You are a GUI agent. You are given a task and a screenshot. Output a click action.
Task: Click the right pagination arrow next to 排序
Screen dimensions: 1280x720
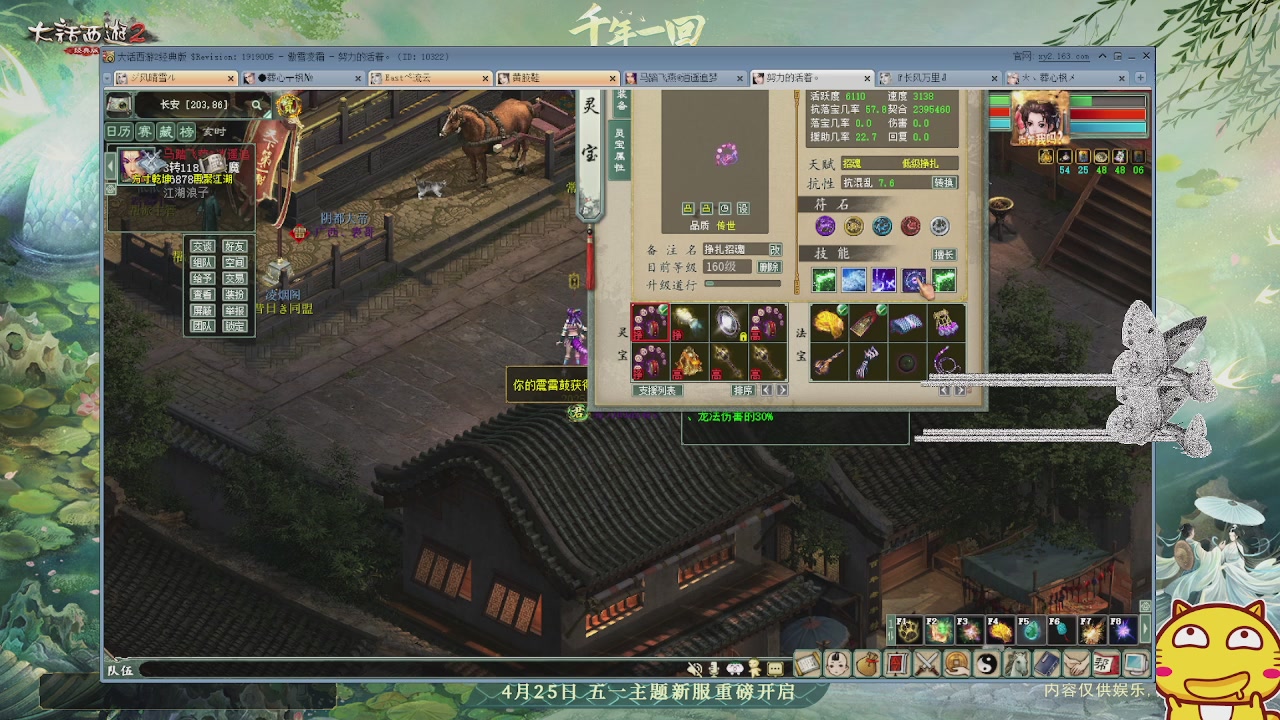pos(781,390)
